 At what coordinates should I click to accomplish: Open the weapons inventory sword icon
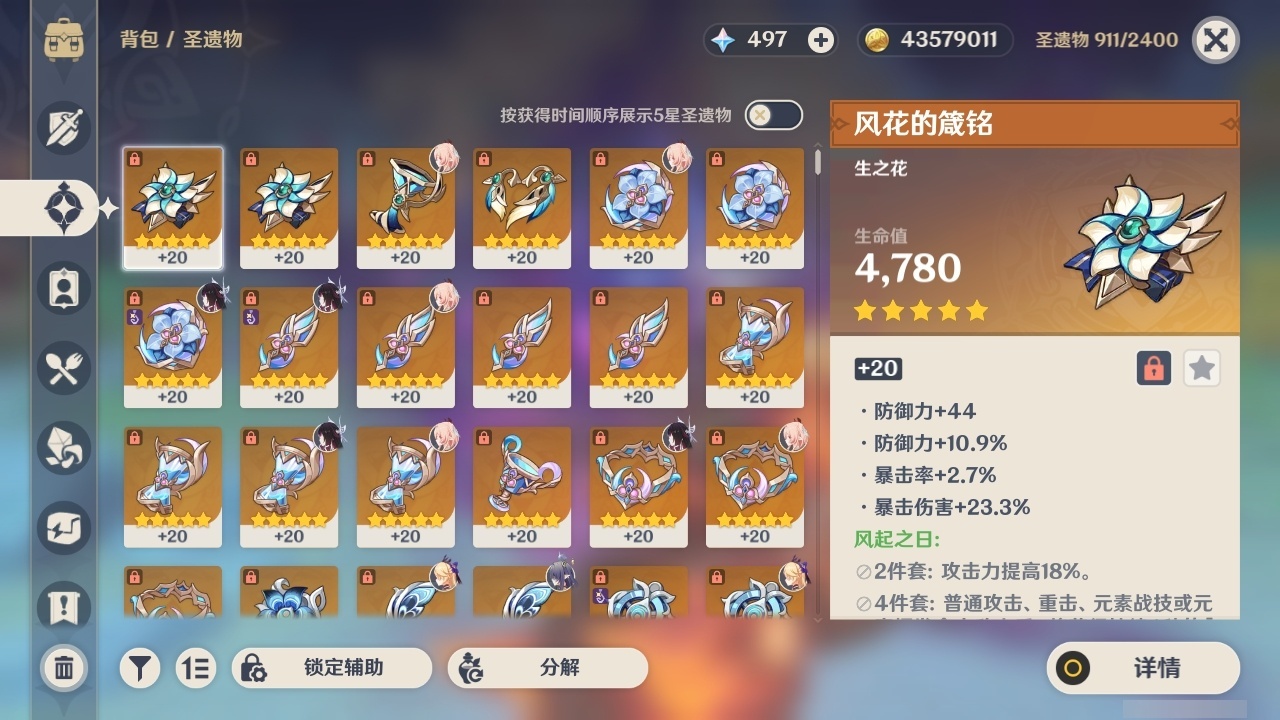click(63, 128)
